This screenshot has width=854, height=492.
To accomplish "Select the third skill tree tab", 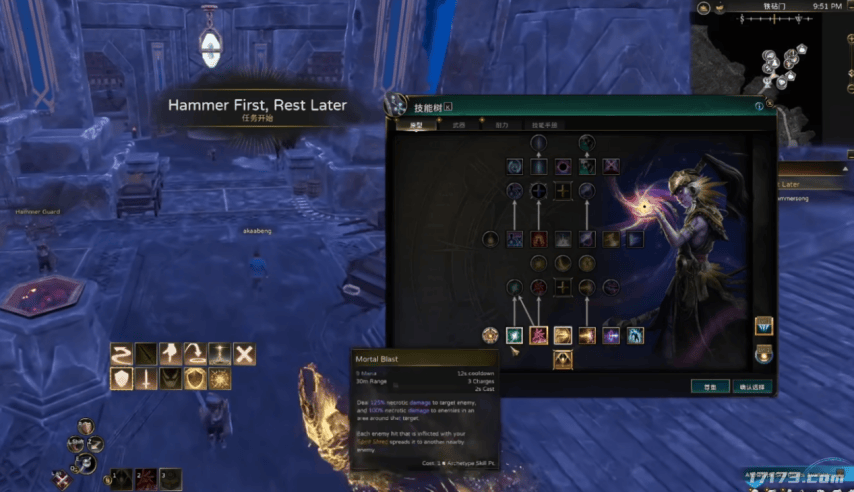I will click(x=502, y=125).
